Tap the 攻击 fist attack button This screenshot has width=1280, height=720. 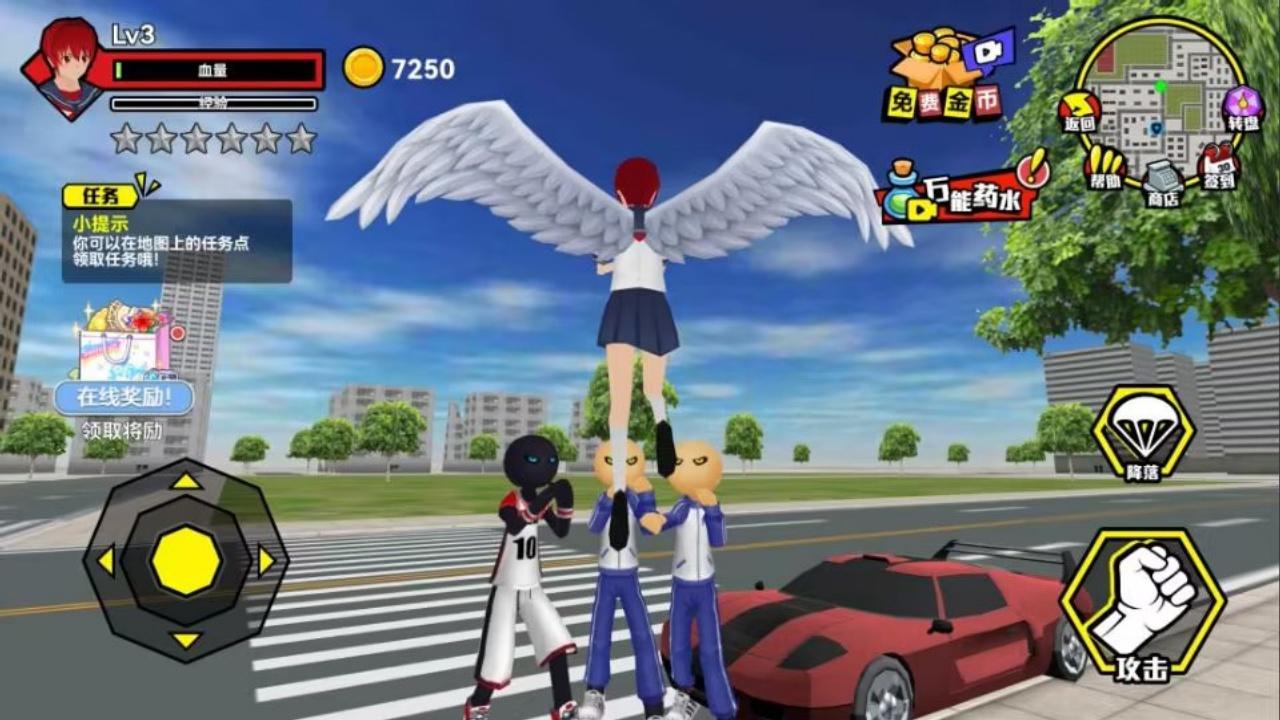click(x=1142, y=603)
